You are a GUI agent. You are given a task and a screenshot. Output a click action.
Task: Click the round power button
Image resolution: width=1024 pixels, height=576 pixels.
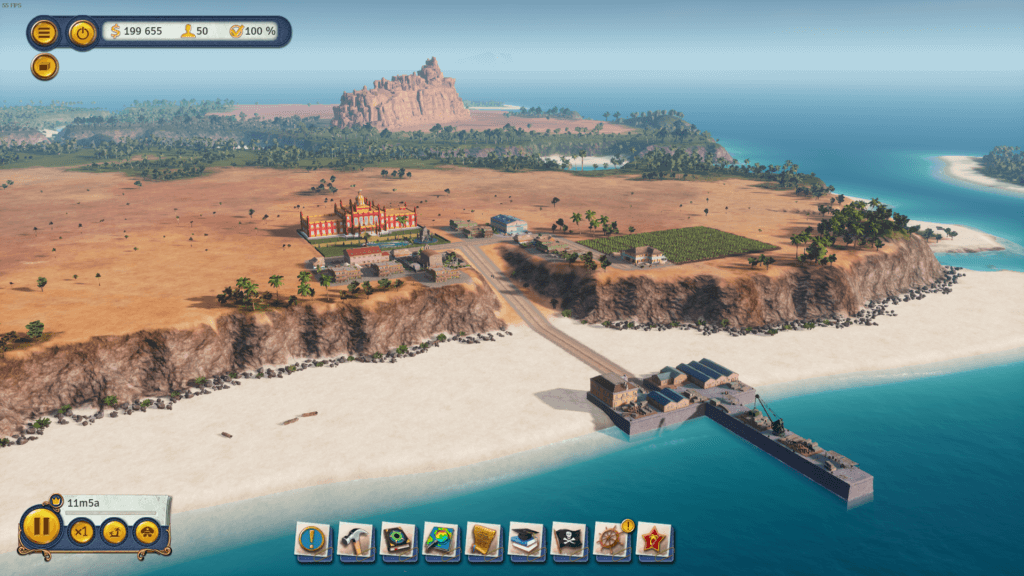[x=83, y=33]
